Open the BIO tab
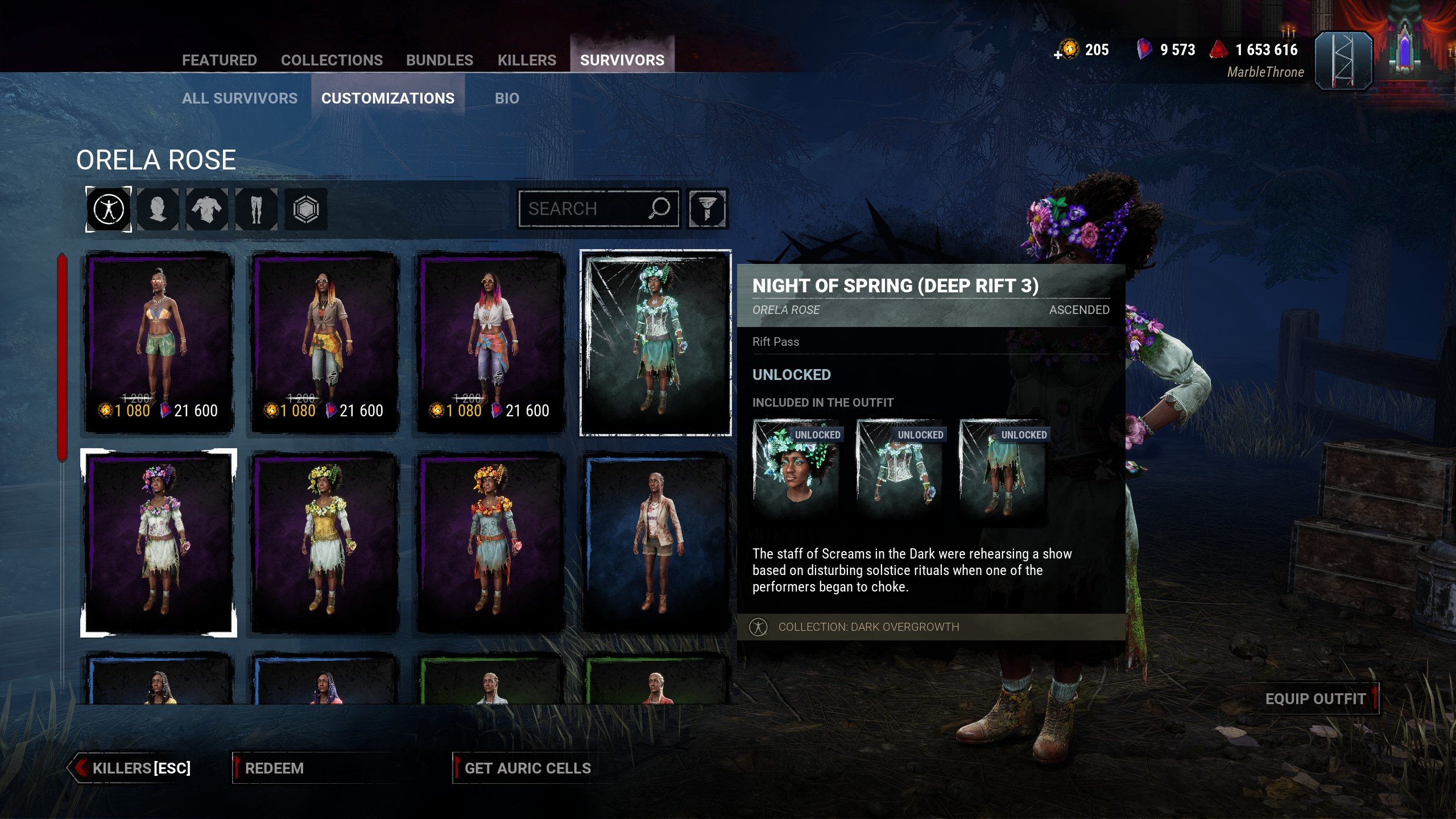Screen dimensions: 1456x819 click(505, 98)
